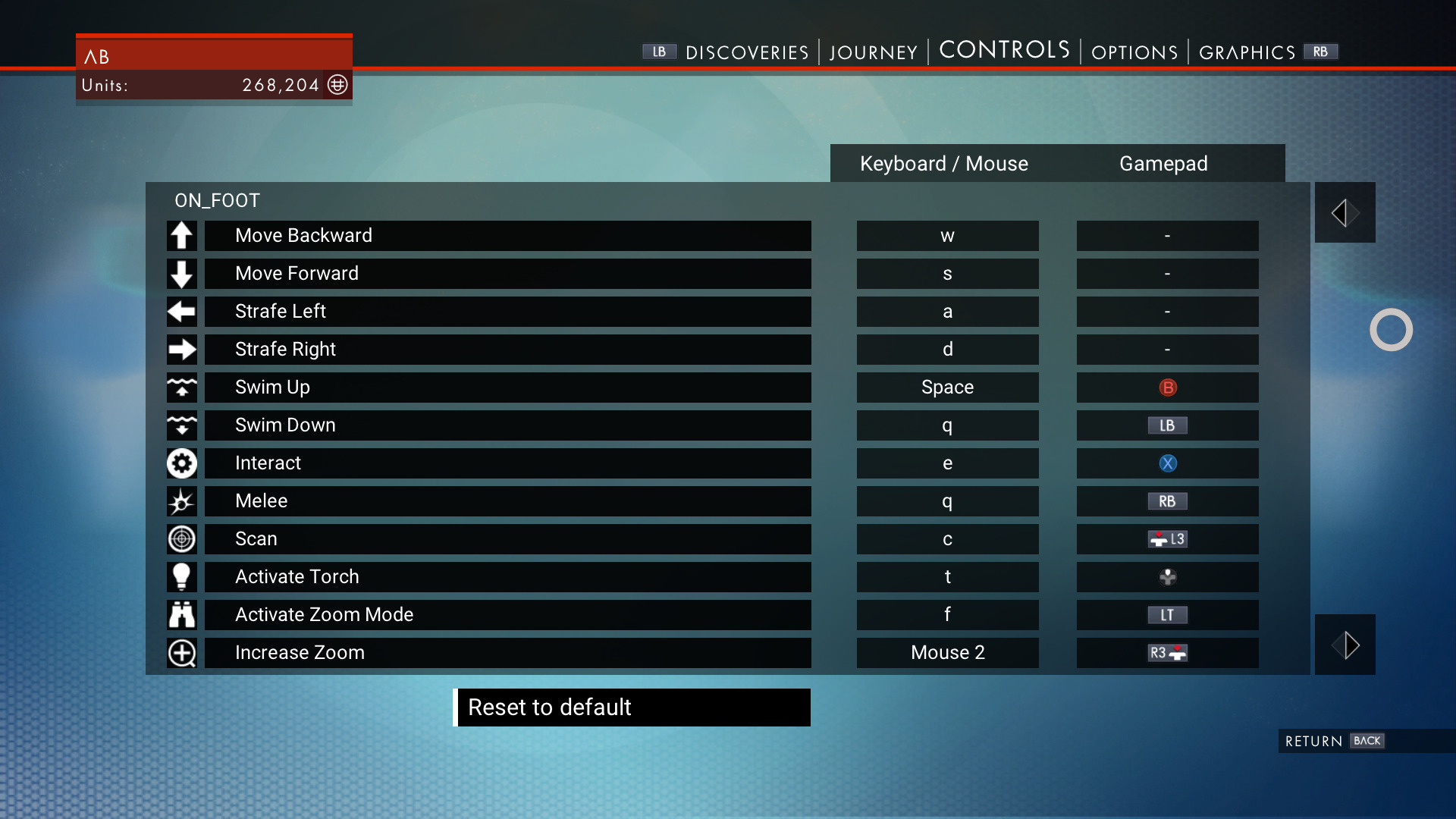1456x819 pixels.
Task: Click the right page navigation arrow
Action: 1345,645
